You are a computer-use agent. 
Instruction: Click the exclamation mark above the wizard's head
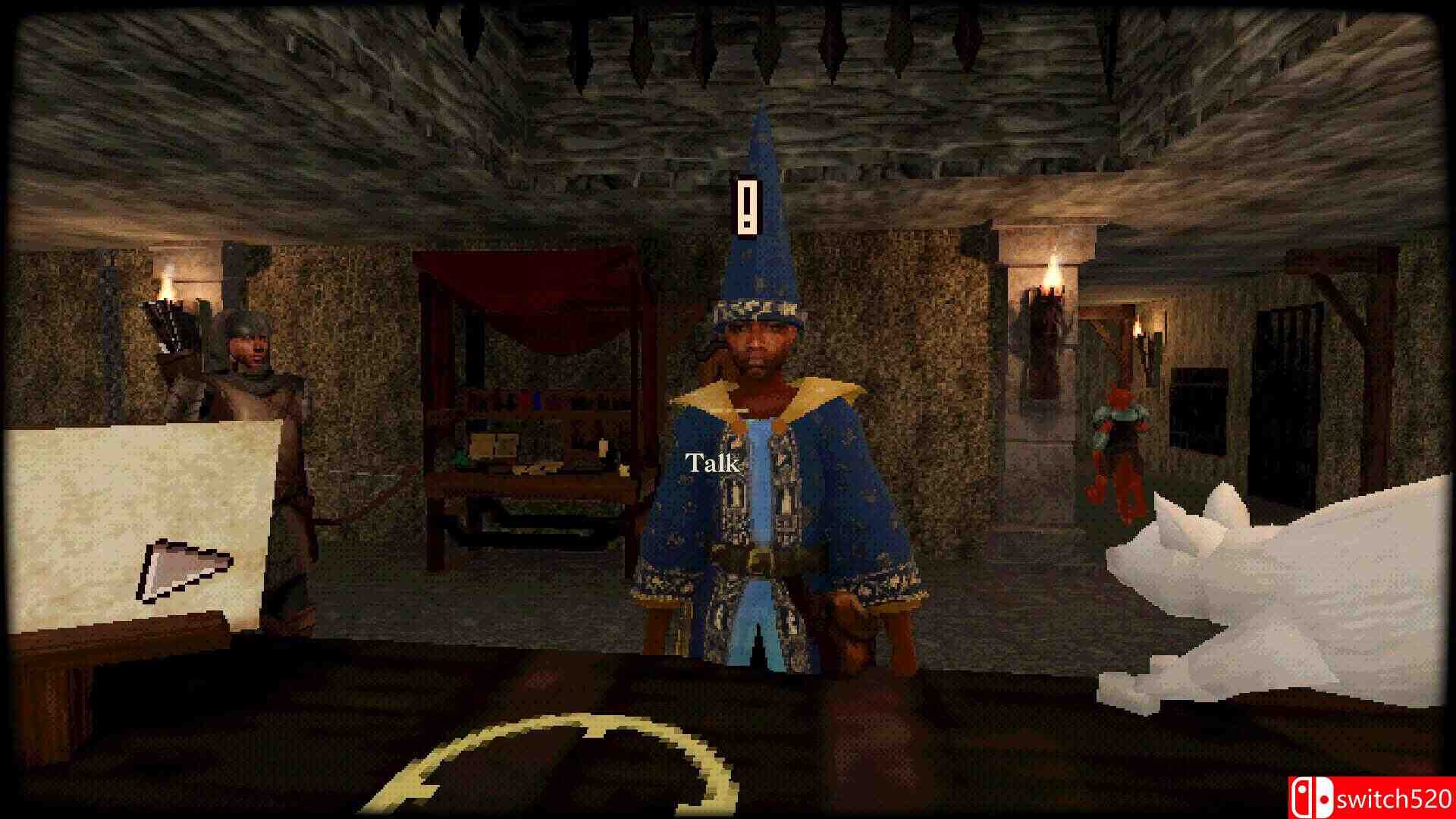tap(747, 206)
